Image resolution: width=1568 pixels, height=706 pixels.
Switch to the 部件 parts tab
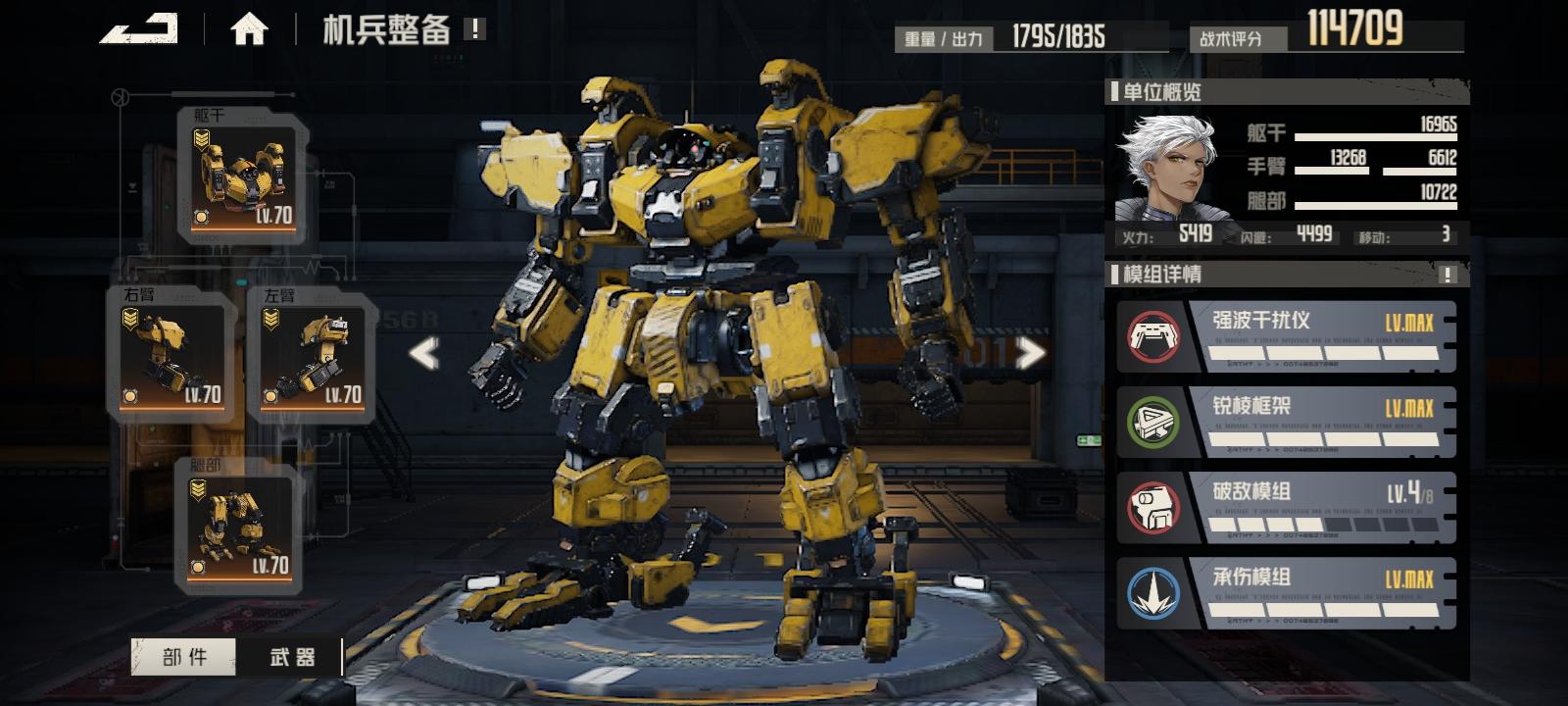point(184,657)
